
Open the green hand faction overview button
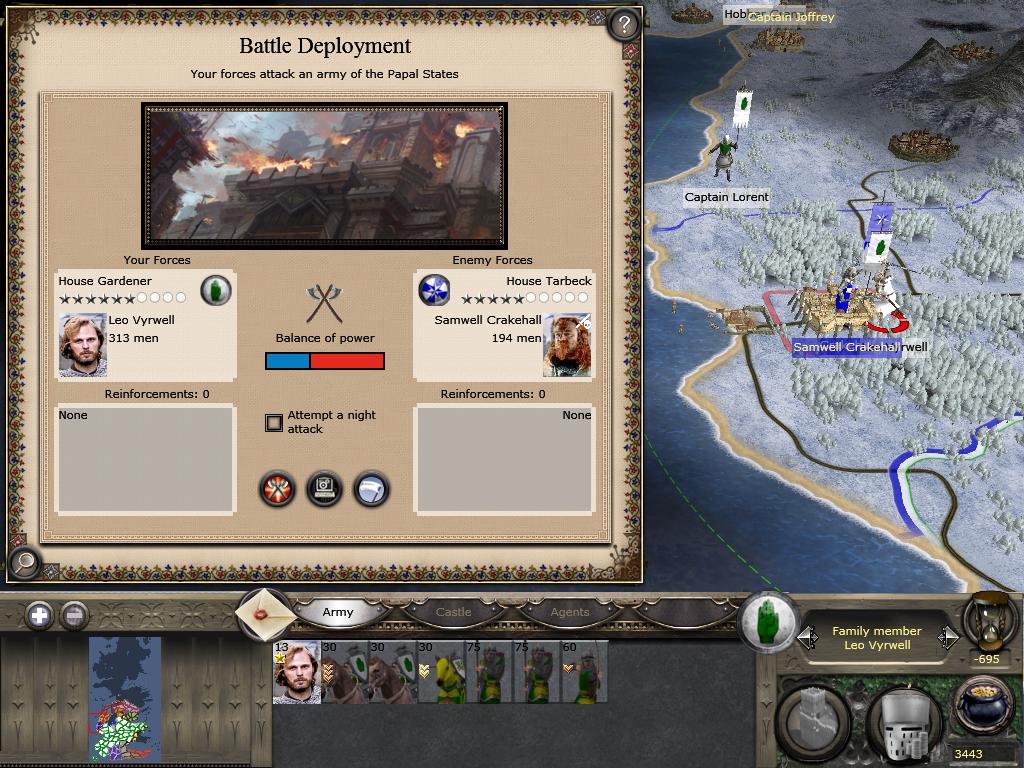(x=769, y=620)
